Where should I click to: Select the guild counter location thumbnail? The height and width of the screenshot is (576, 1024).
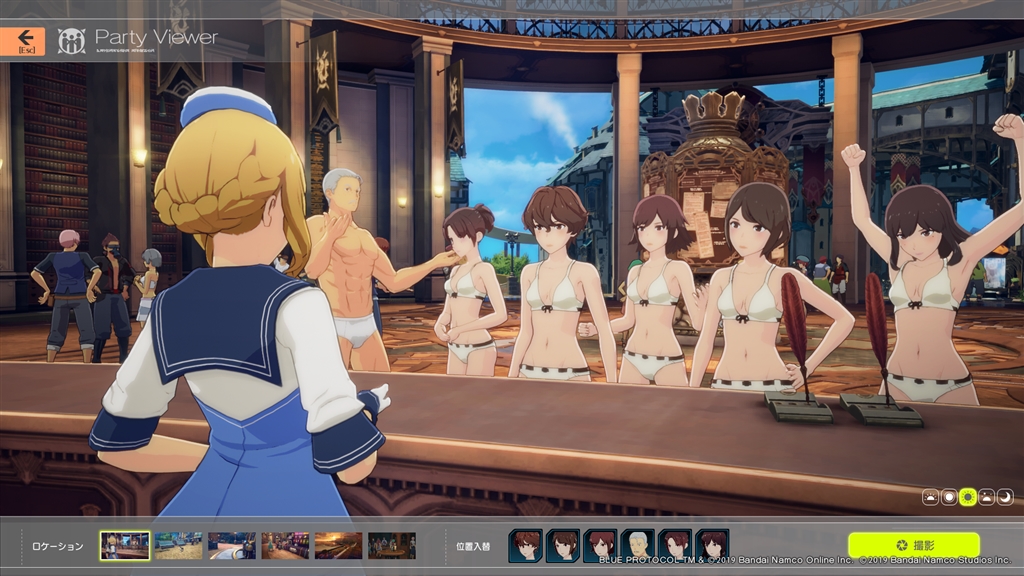click(125, 545)
